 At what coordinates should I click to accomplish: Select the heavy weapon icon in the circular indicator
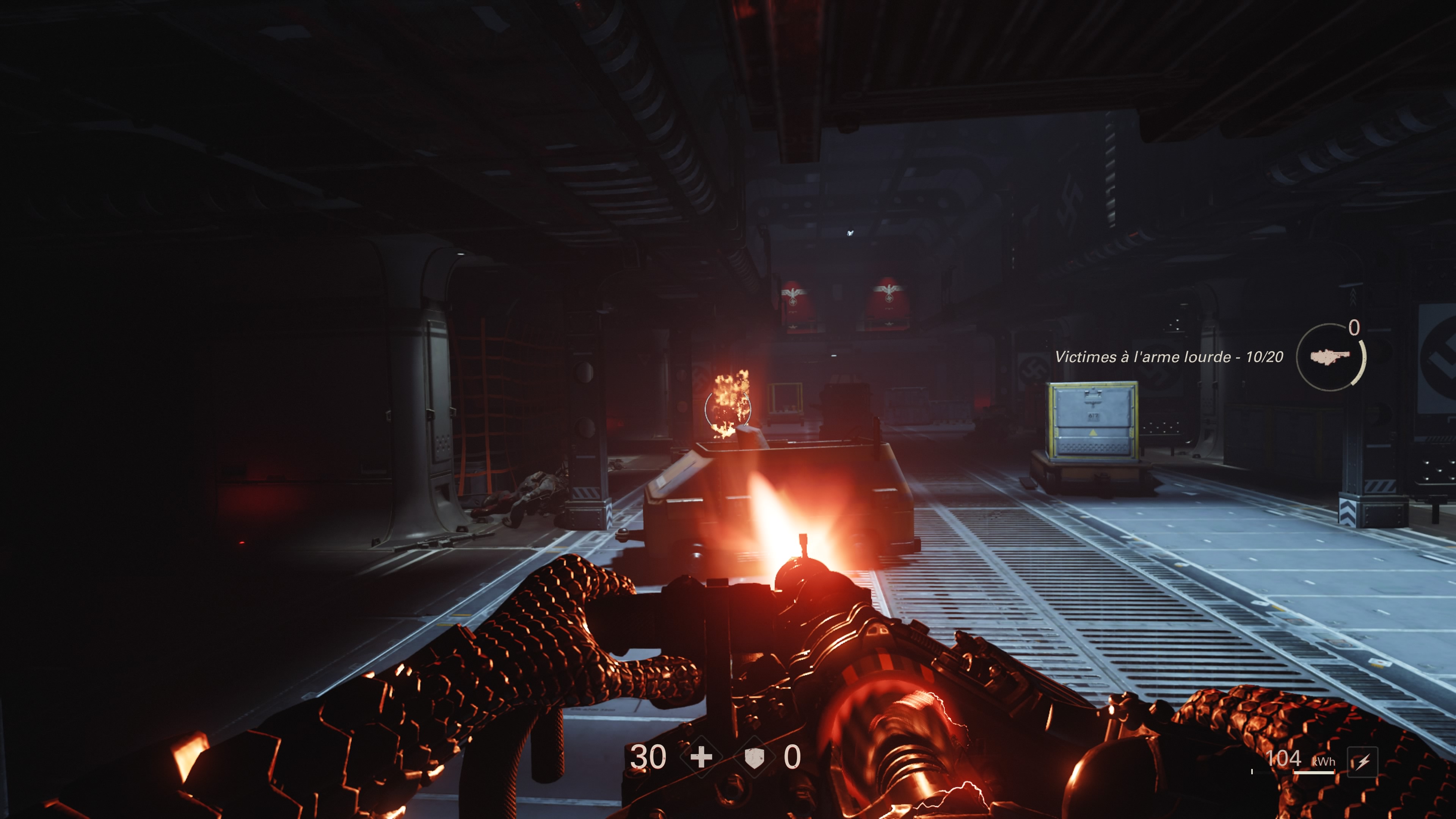1332,357
